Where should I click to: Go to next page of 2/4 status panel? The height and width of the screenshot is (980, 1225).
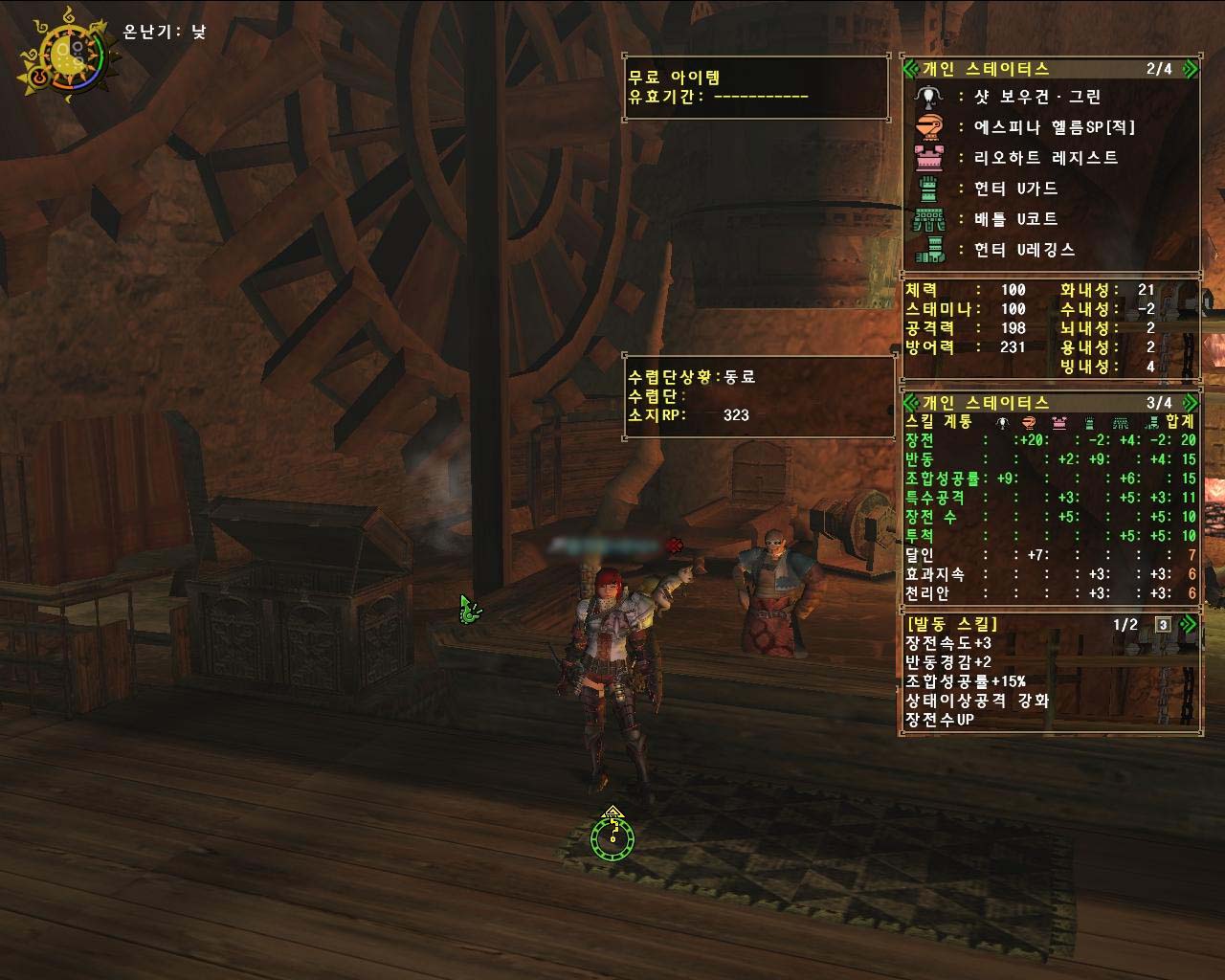coord(1189,69)
